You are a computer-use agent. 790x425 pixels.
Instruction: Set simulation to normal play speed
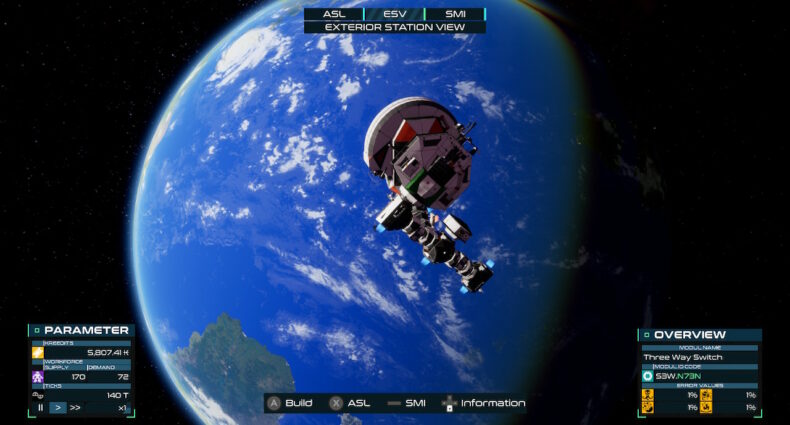(x=57, y=408)
